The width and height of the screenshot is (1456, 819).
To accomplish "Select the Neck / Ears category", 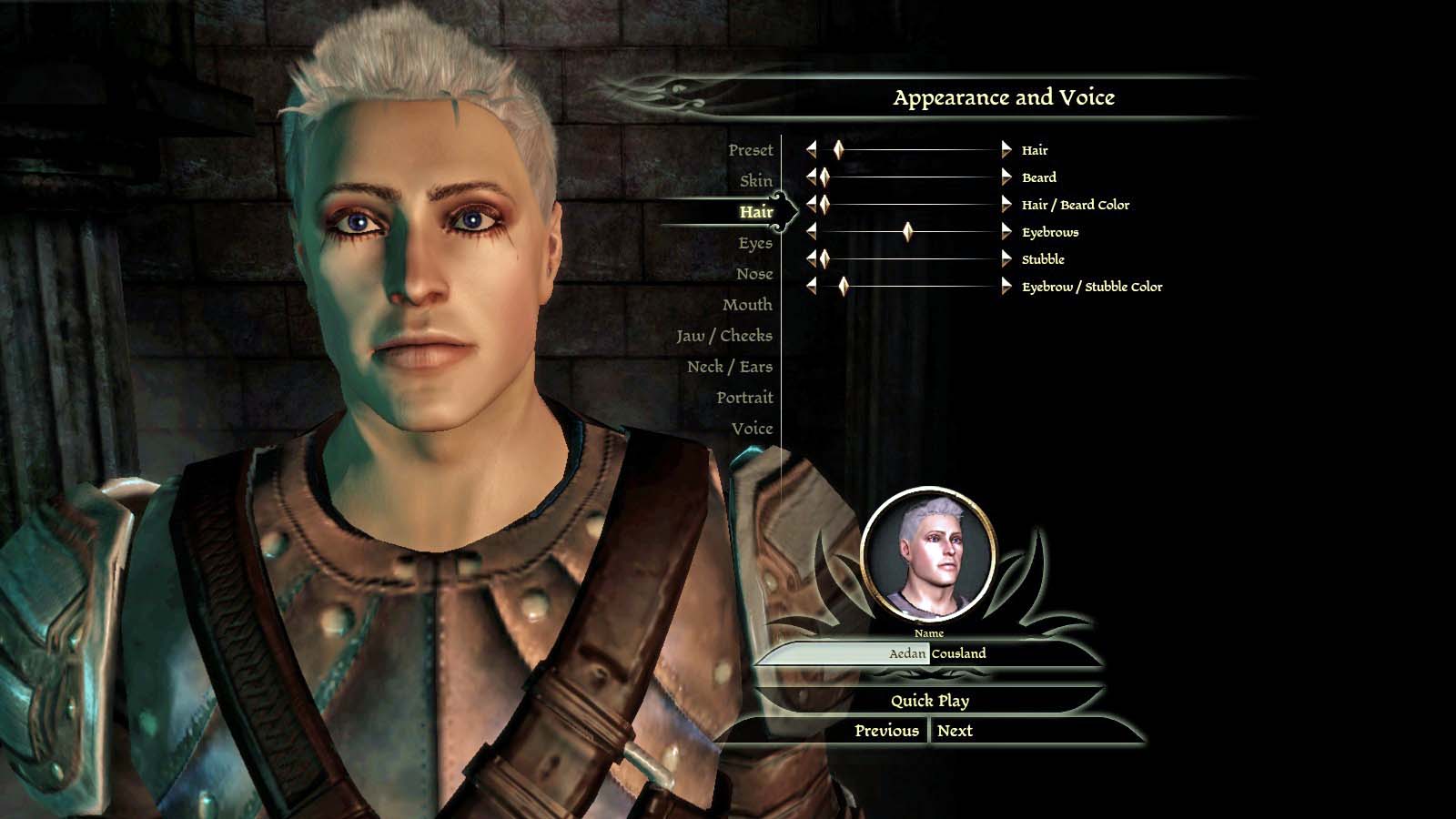I will [x=729, y=367].
